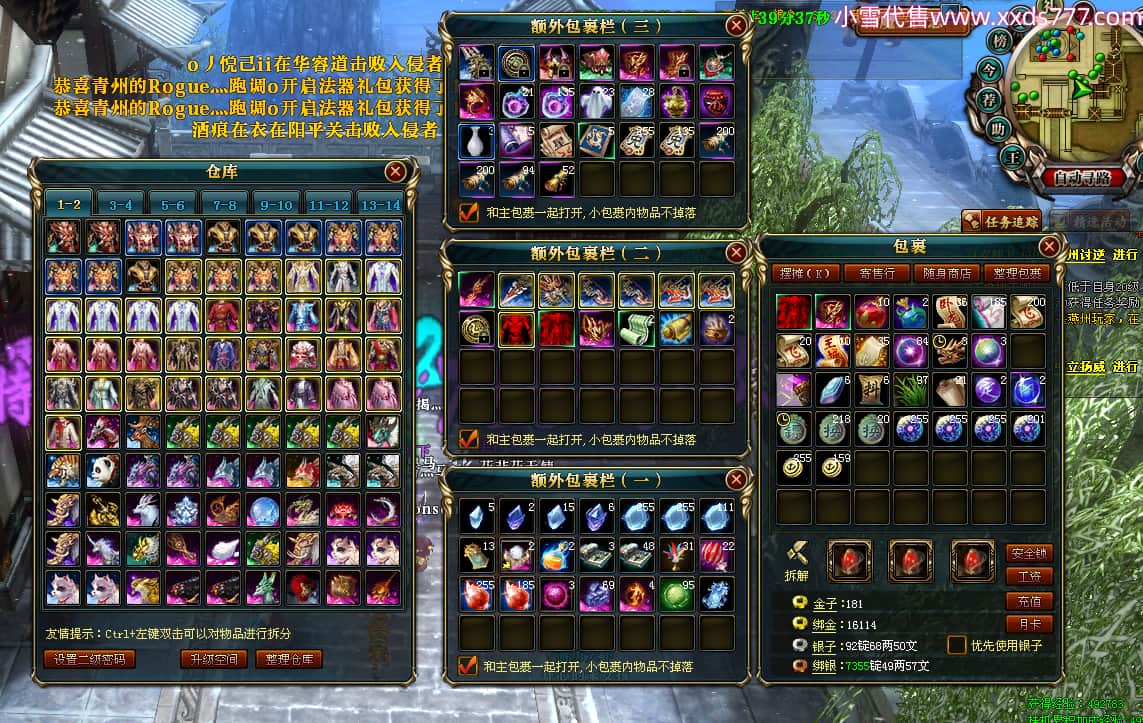This screenshot has width=1143, height=723.
Task: Toggle the checkbox in 额外包裹栏(一)
Action: tap(467, 665)
